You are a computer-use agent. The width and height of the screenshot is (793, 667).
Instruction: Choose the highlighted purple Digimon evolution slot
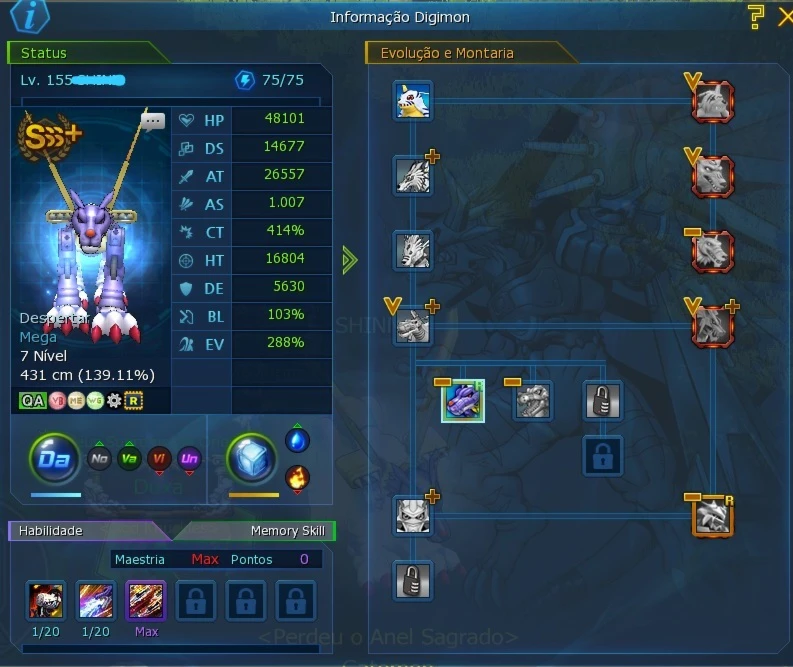point(463,400)
